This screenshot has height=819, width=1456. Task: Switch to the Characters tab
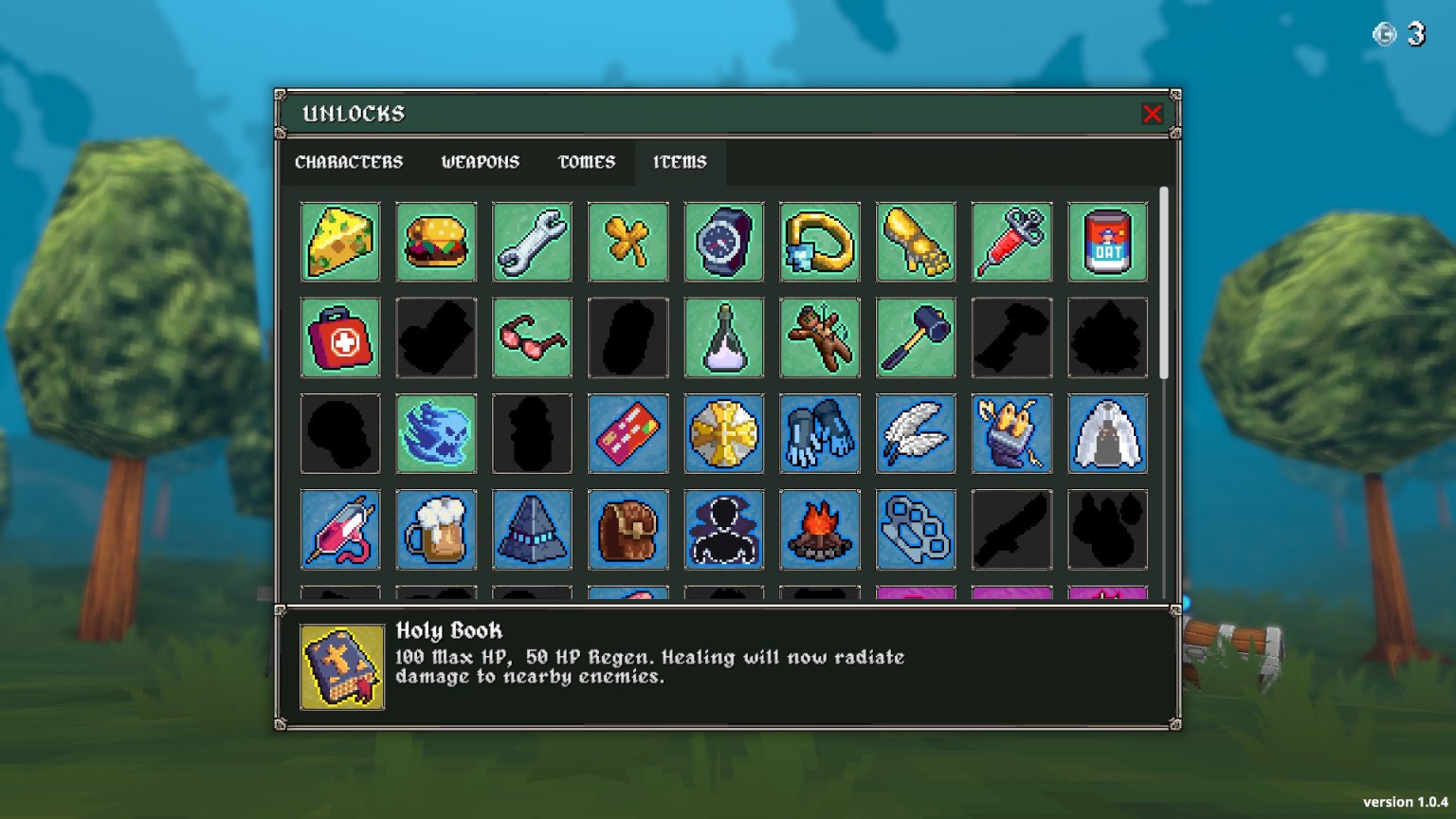tap(349, 162)
